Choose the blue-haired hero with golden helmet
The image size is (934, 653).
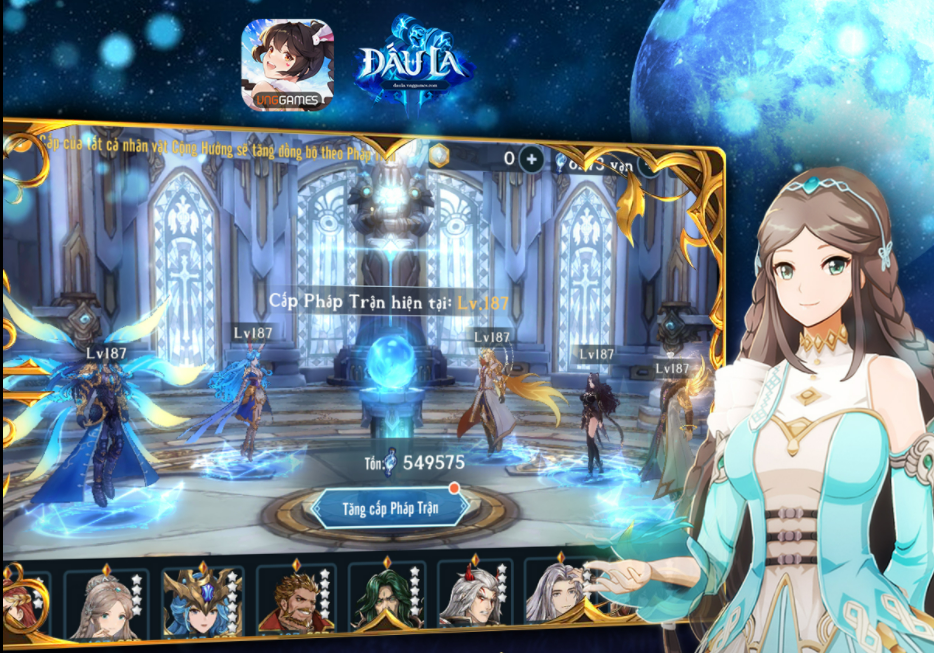click(201, 603)
